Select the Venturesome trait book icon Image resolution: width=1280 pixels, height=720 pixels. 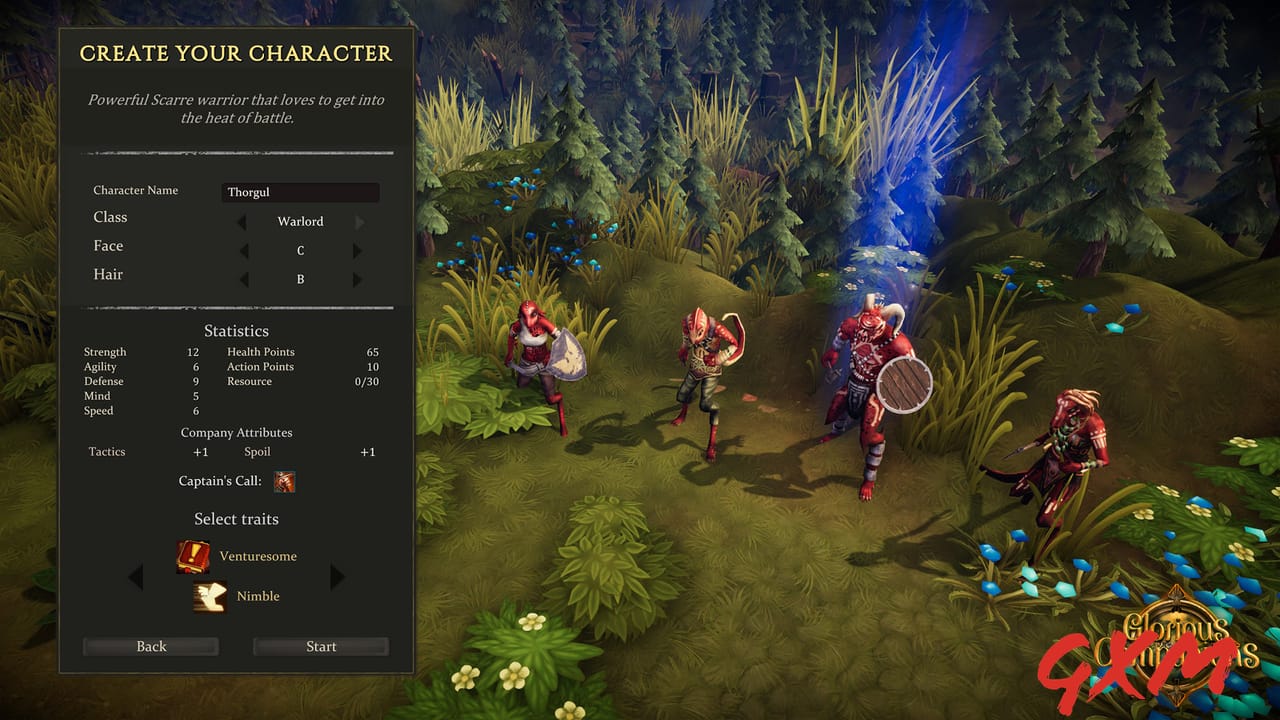(x=194, y=557)
